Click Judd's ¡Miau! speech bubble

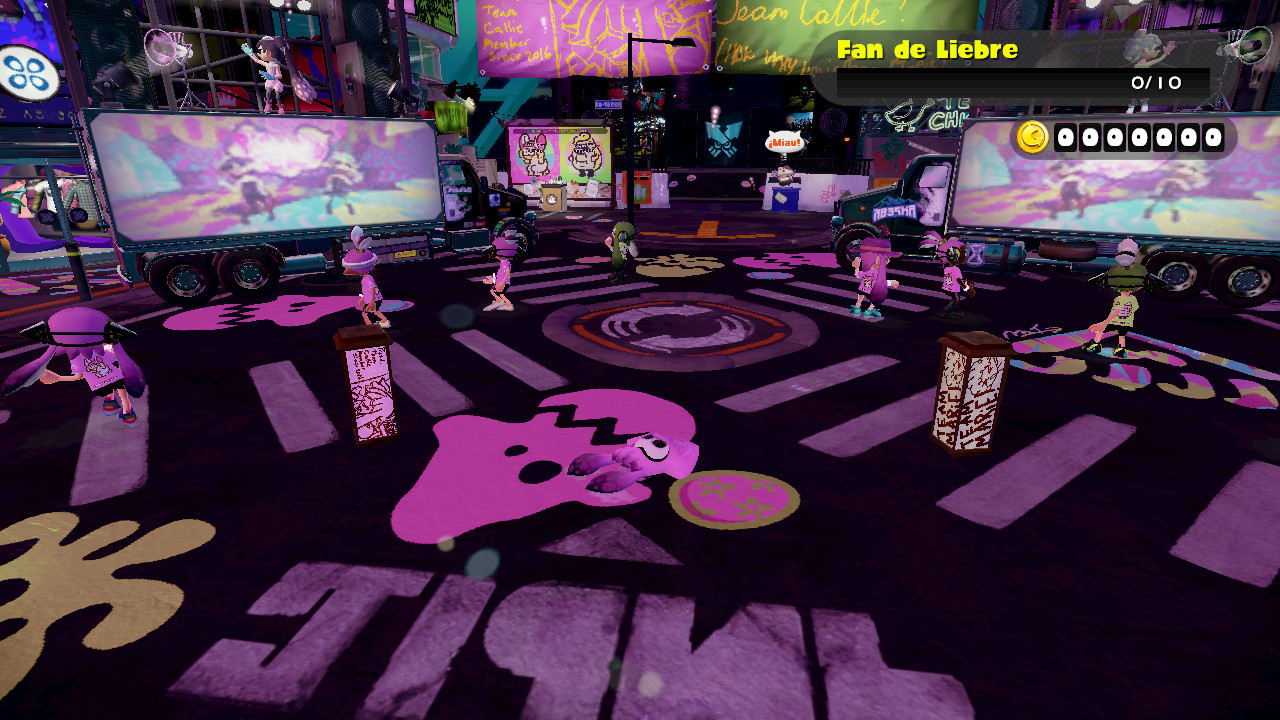coord(784,142)
